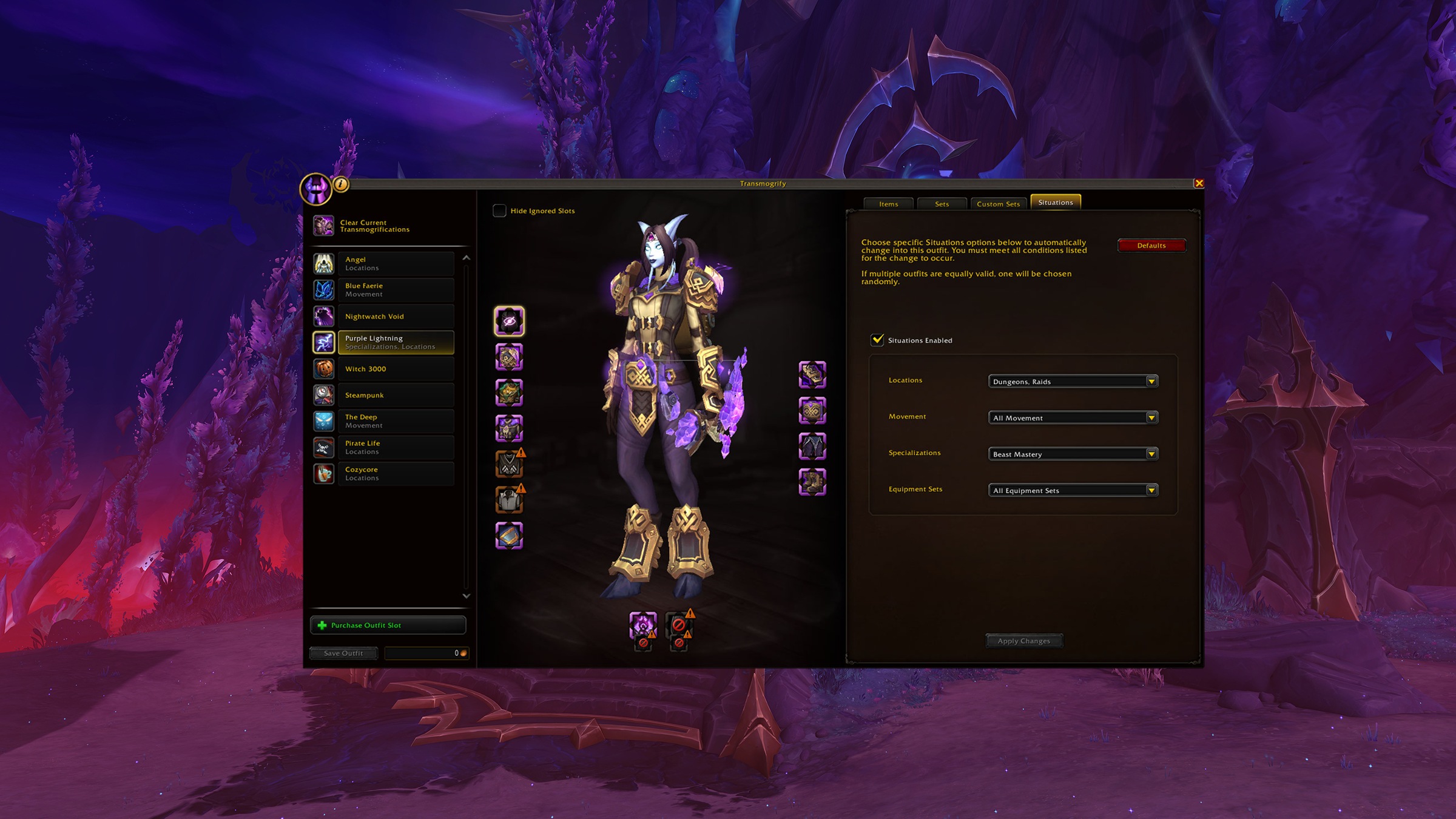Viewport: 1456px width, 819px height.
Task: Switch to the Custom Sets tab
Action: pos(998,204)
